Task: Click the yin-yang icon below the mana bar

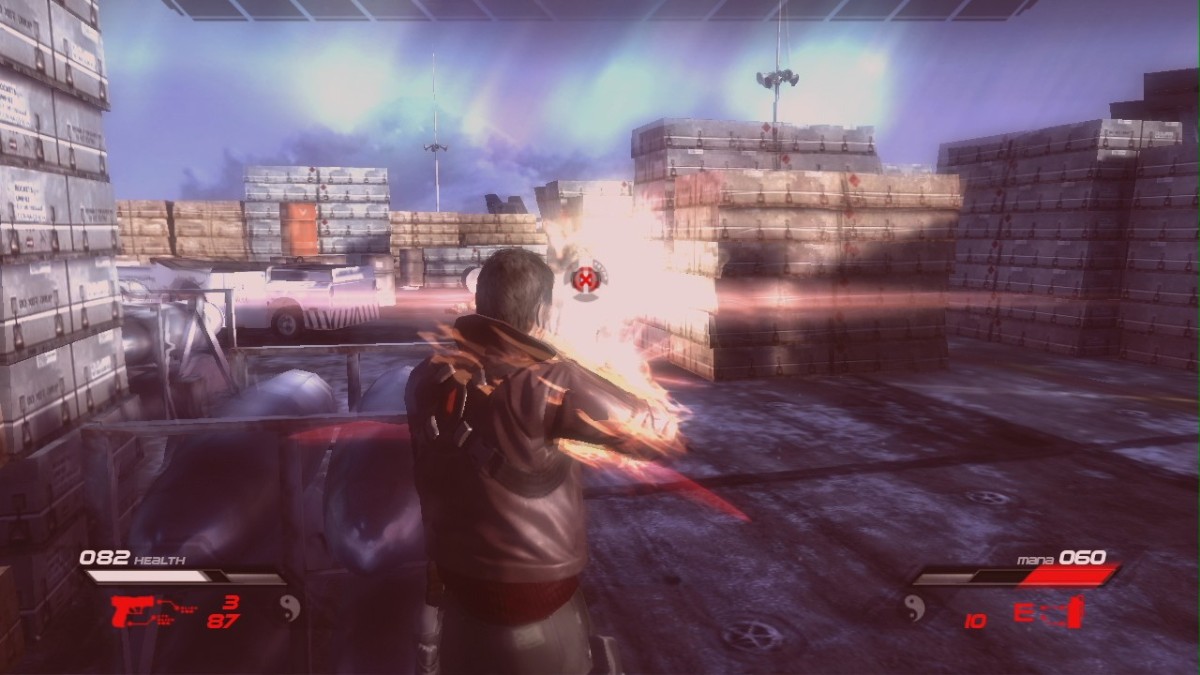Action: (x=914, y=606)
